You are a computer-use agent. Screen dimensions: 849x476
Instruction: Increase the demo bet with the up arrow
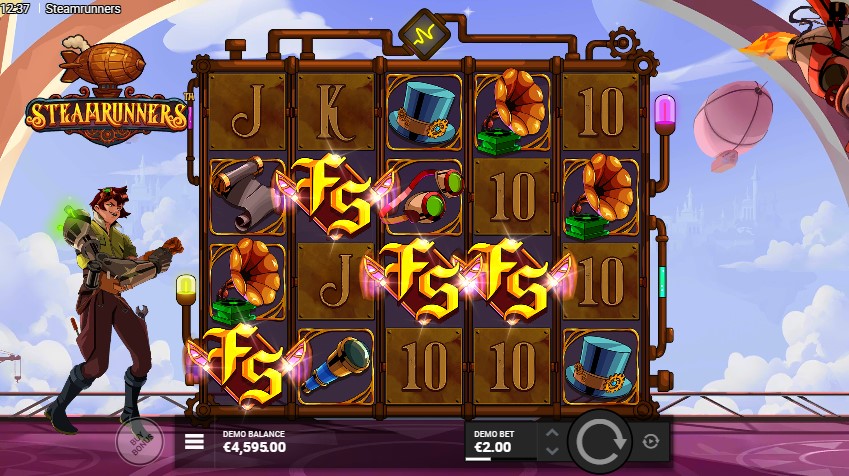click(551, 433)
